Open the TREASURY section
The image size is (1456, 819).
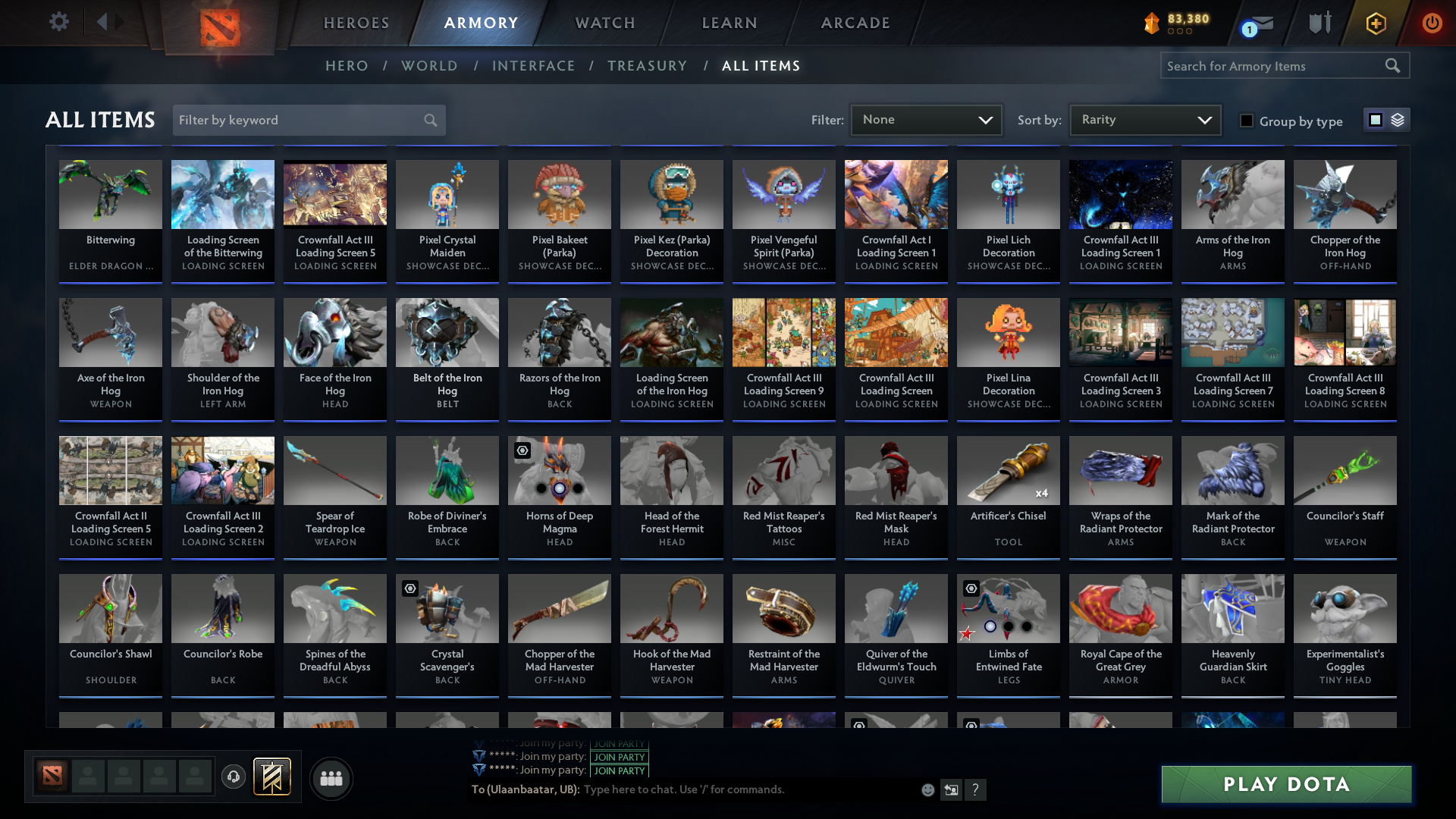tap(647, 66)
